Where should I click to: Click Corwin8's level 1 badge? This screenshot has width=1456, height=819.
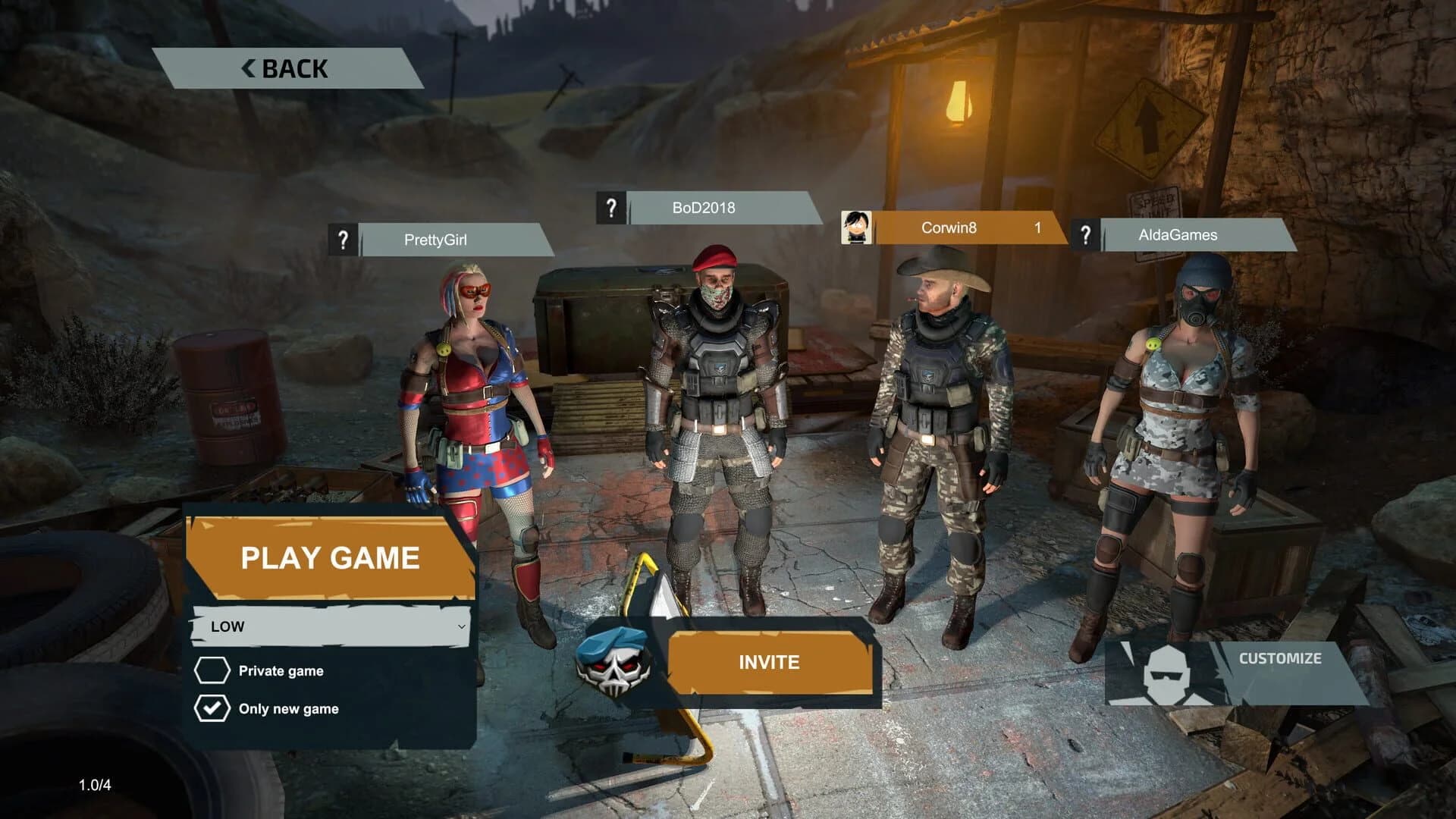click(x=1037, y=229)
